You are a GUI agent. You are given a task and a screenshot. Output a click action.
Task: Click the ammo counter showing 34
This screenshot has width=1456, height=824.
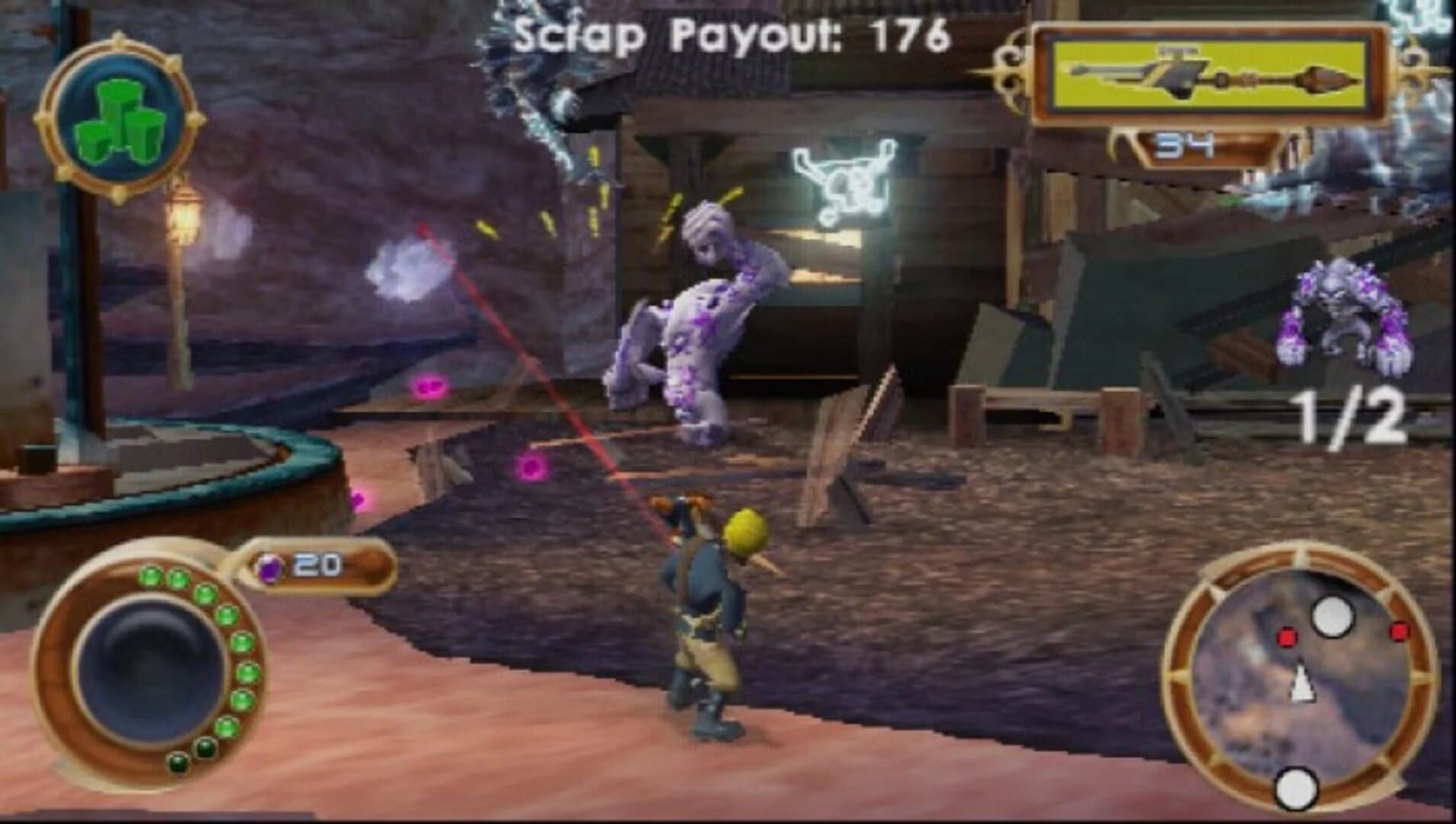click(1184, 145)
